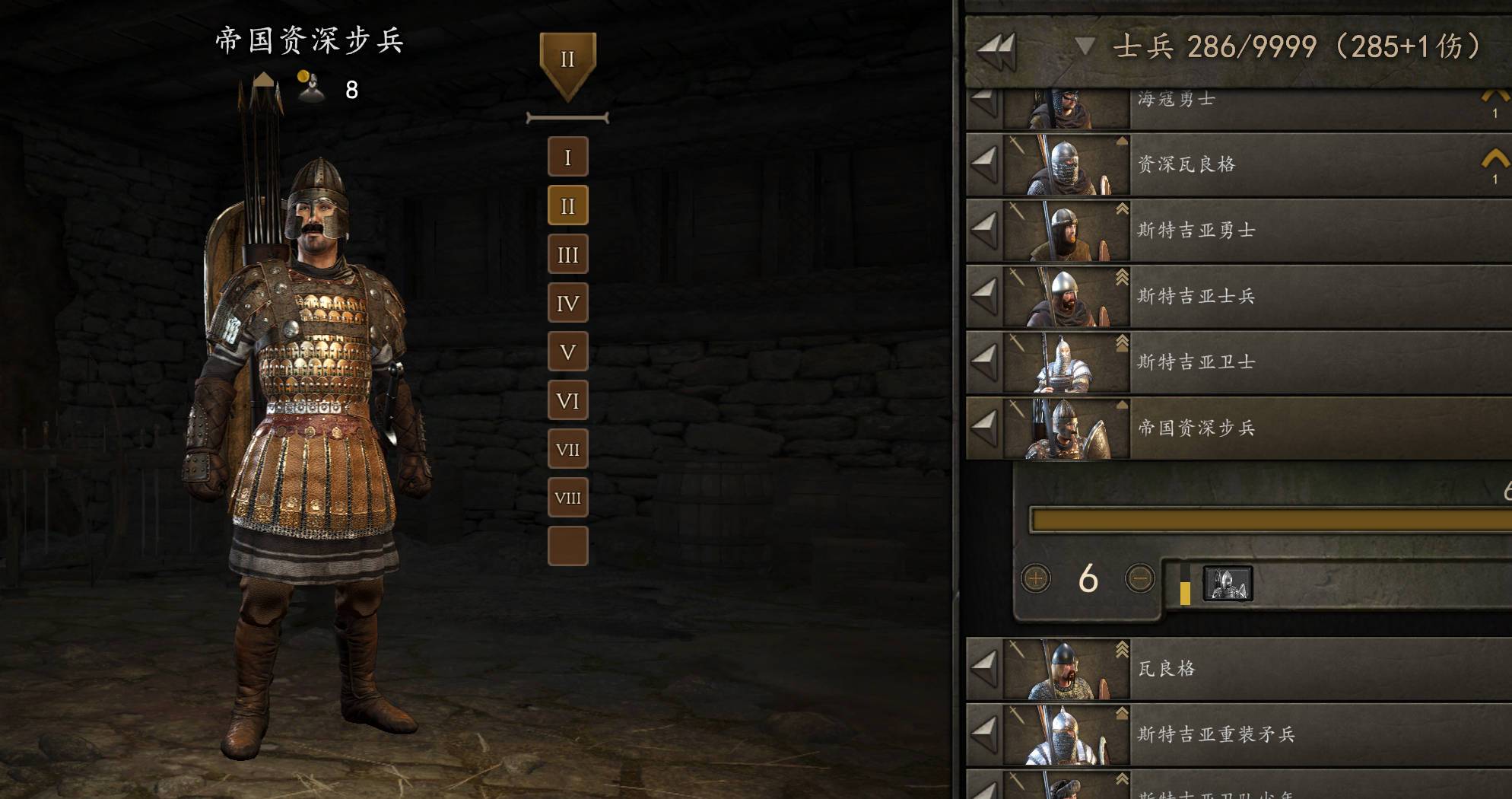
Task: Select the 资深瓦良格 troop row
Action: pos(1293,164)
